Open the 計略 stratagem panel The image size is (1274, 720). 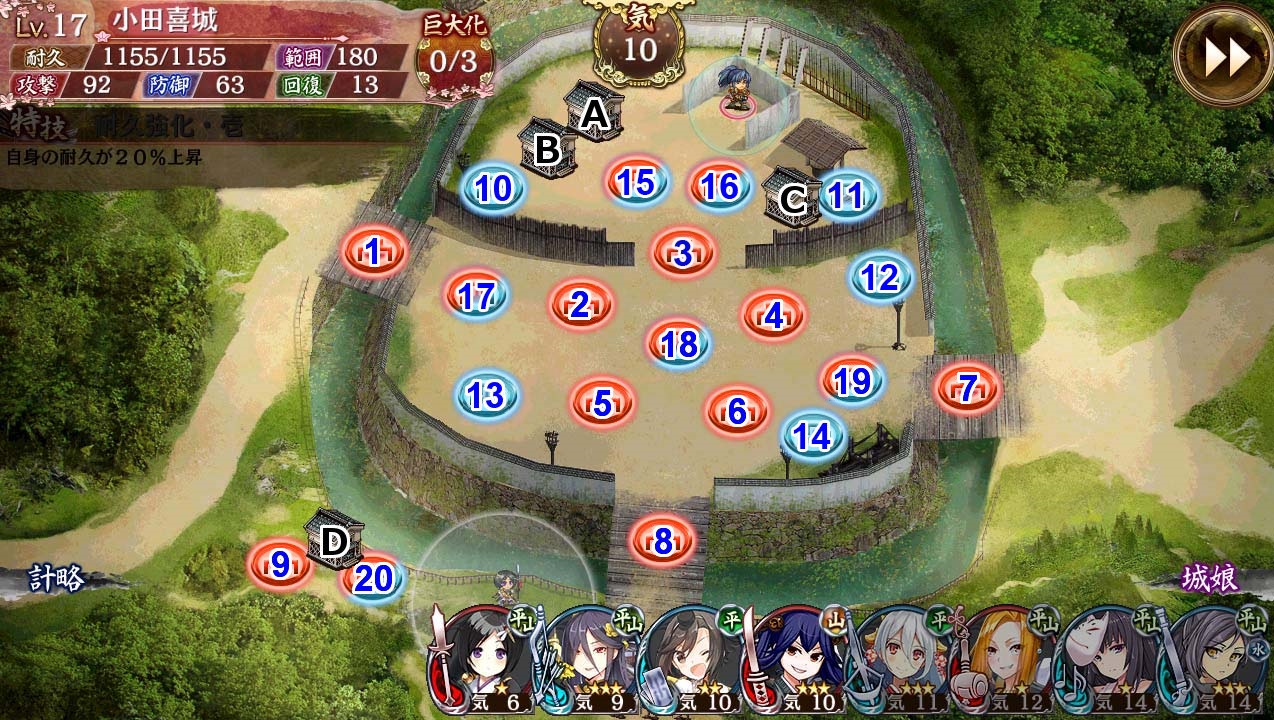tap(56, 579)
